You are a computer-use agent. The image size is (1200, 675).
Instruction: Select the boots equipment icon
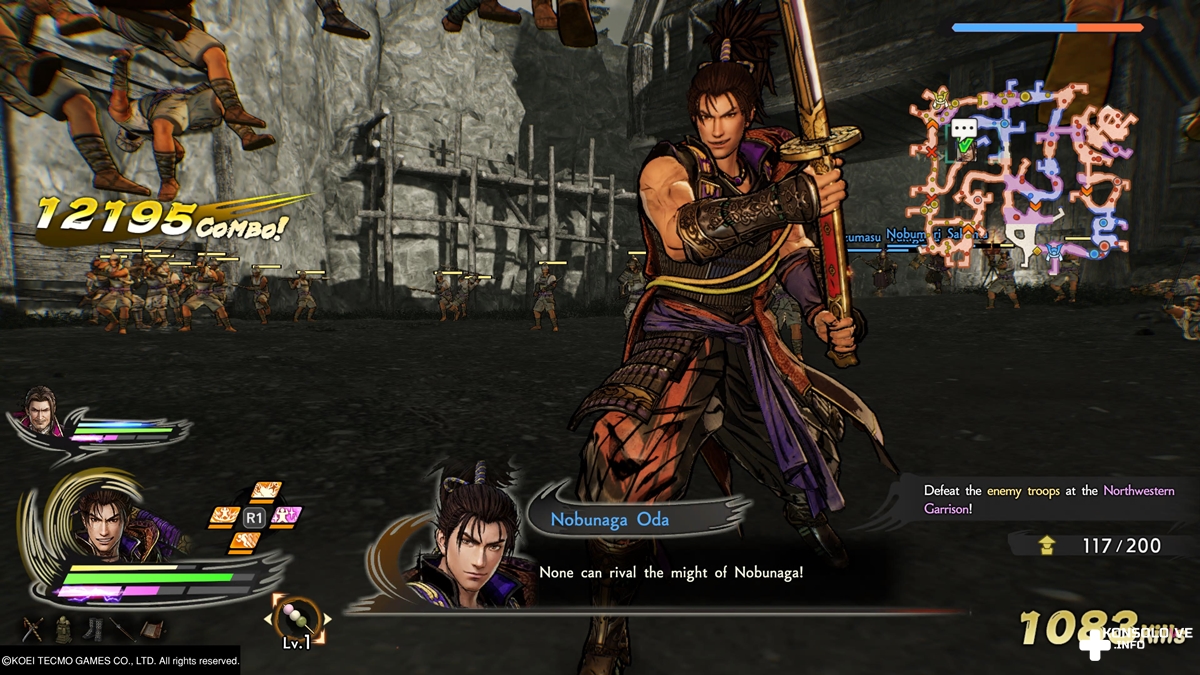[92, 629]
